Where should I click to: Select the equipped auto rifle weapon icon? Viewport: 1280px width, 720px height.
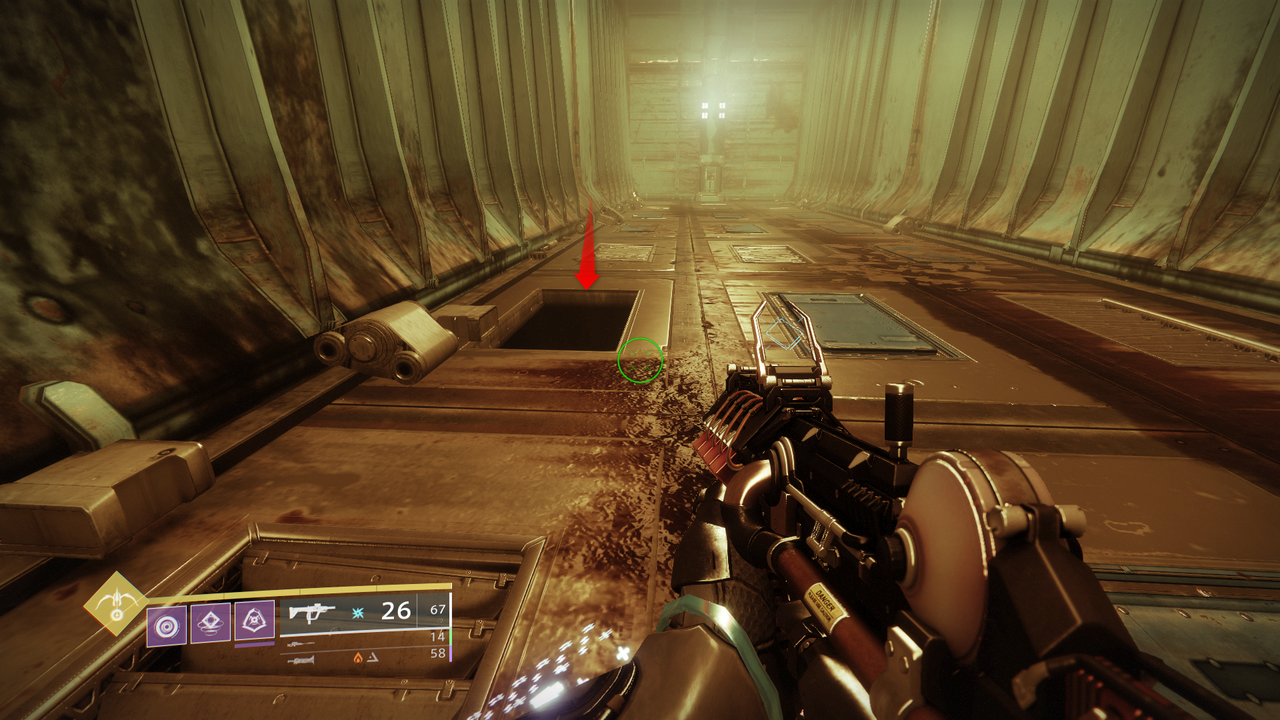311,611
